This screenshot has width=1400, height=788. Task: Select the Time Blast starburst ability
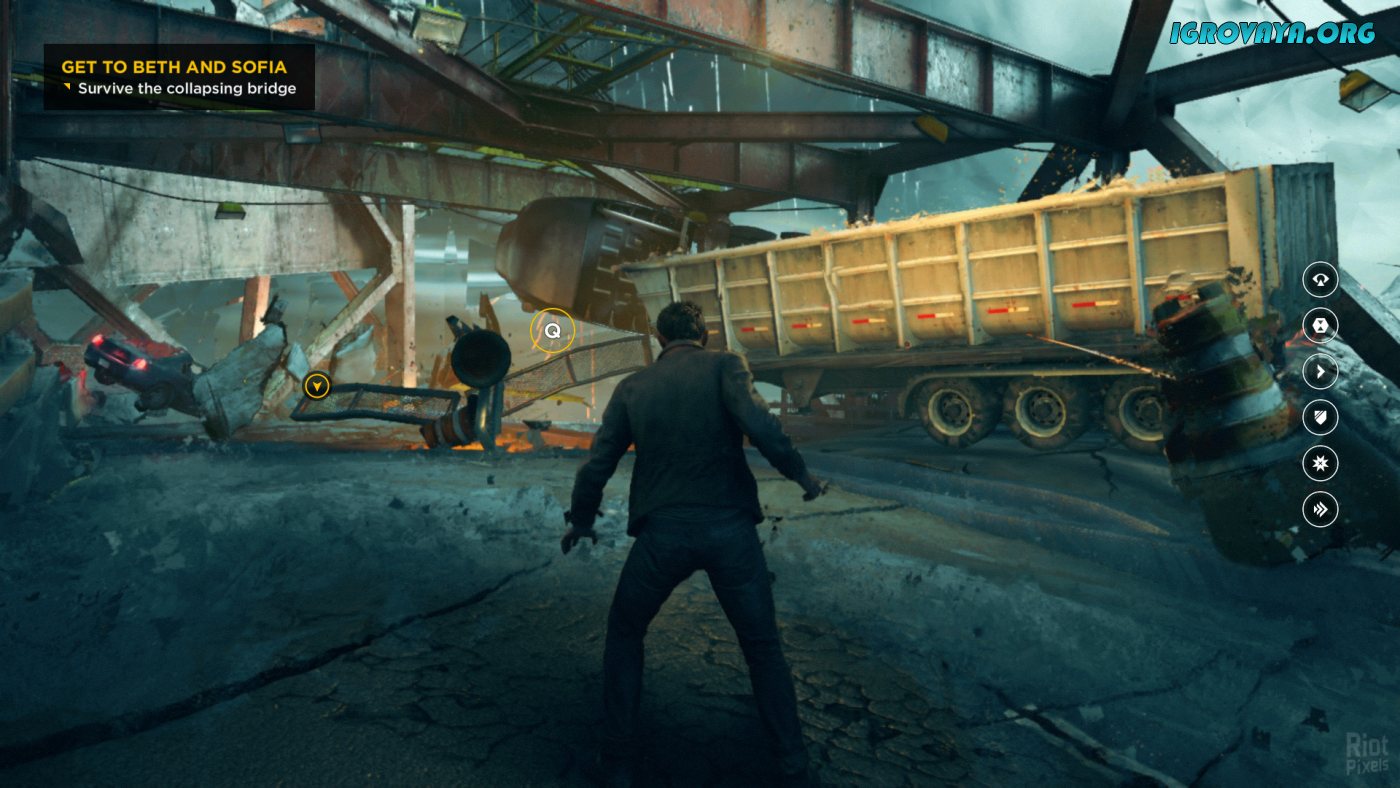1320,464
